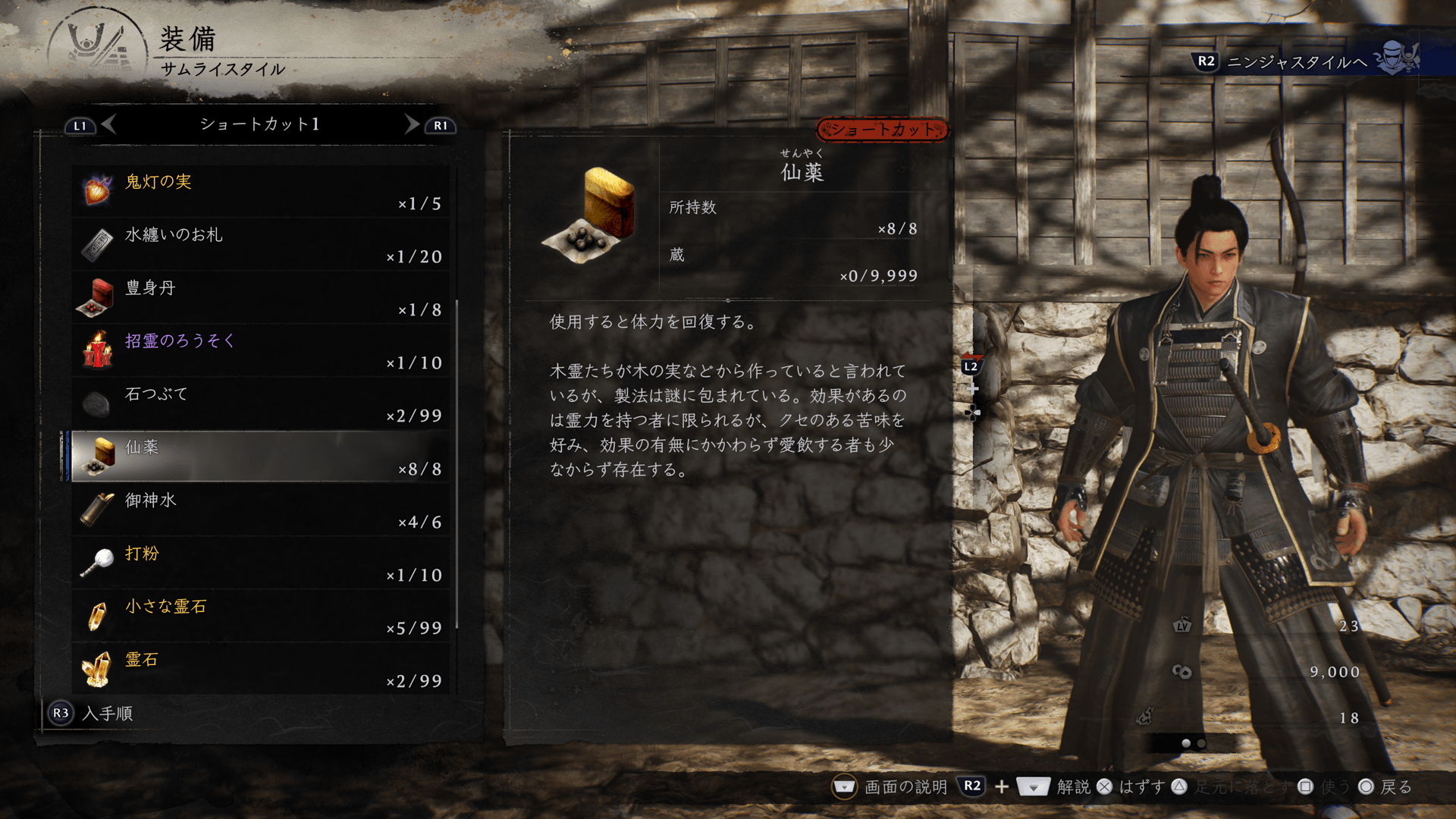The image size is (1456, 819).
Task: Select the 石つぶて stone item
Action: point(262,403)
